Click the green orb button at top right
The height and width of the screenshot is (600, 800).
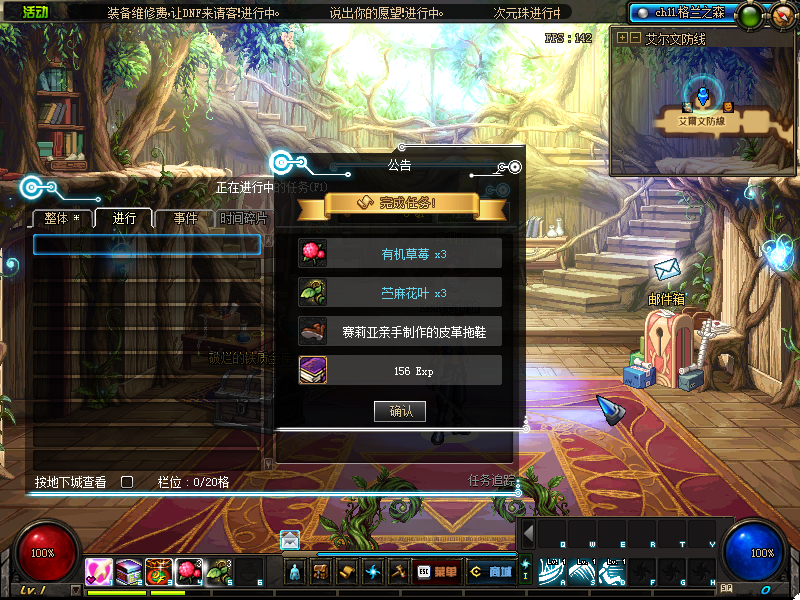click(x=748, y=16)
